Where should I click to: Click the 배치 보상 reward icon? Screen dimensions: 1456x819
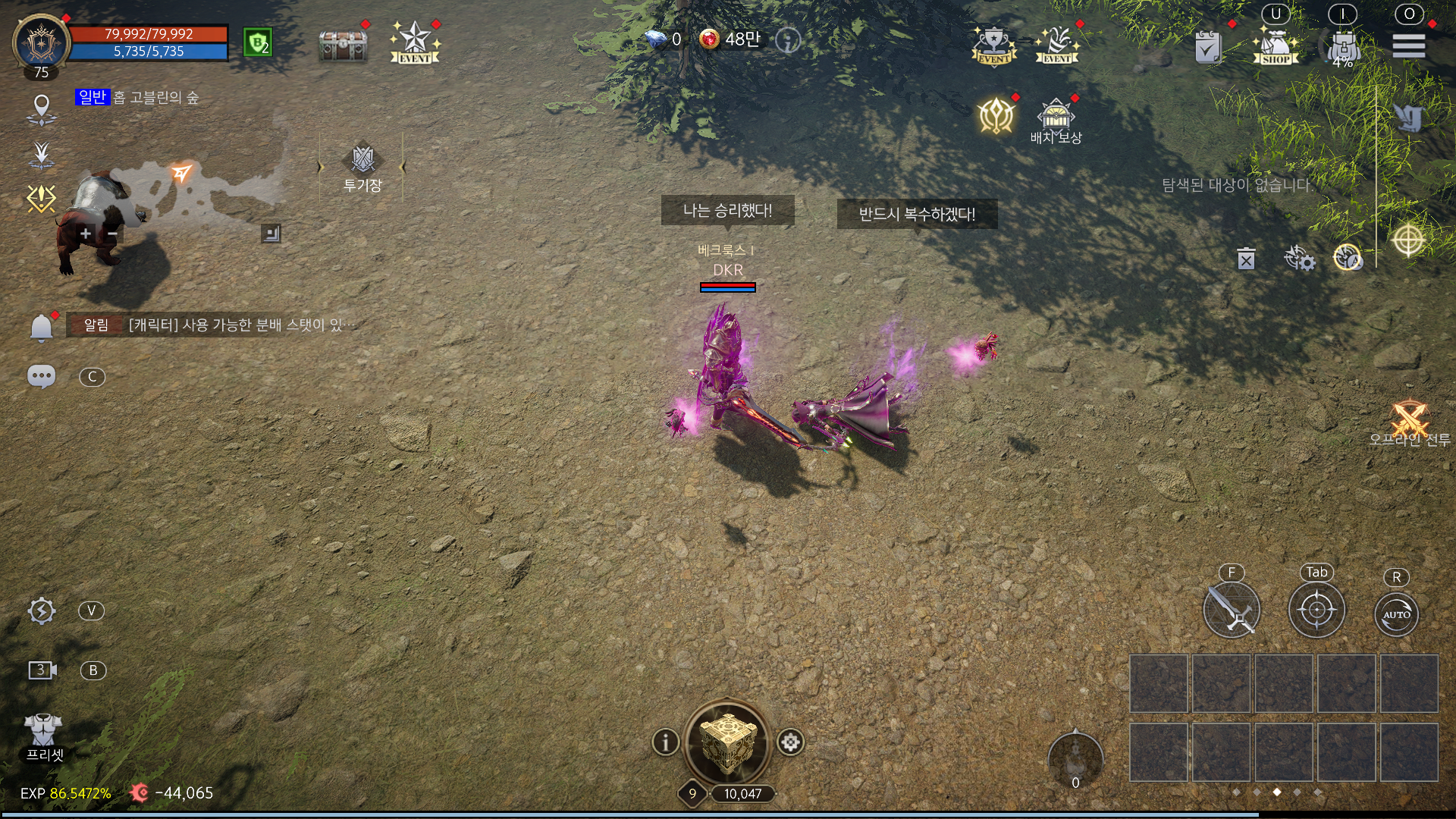point(1056,121)
